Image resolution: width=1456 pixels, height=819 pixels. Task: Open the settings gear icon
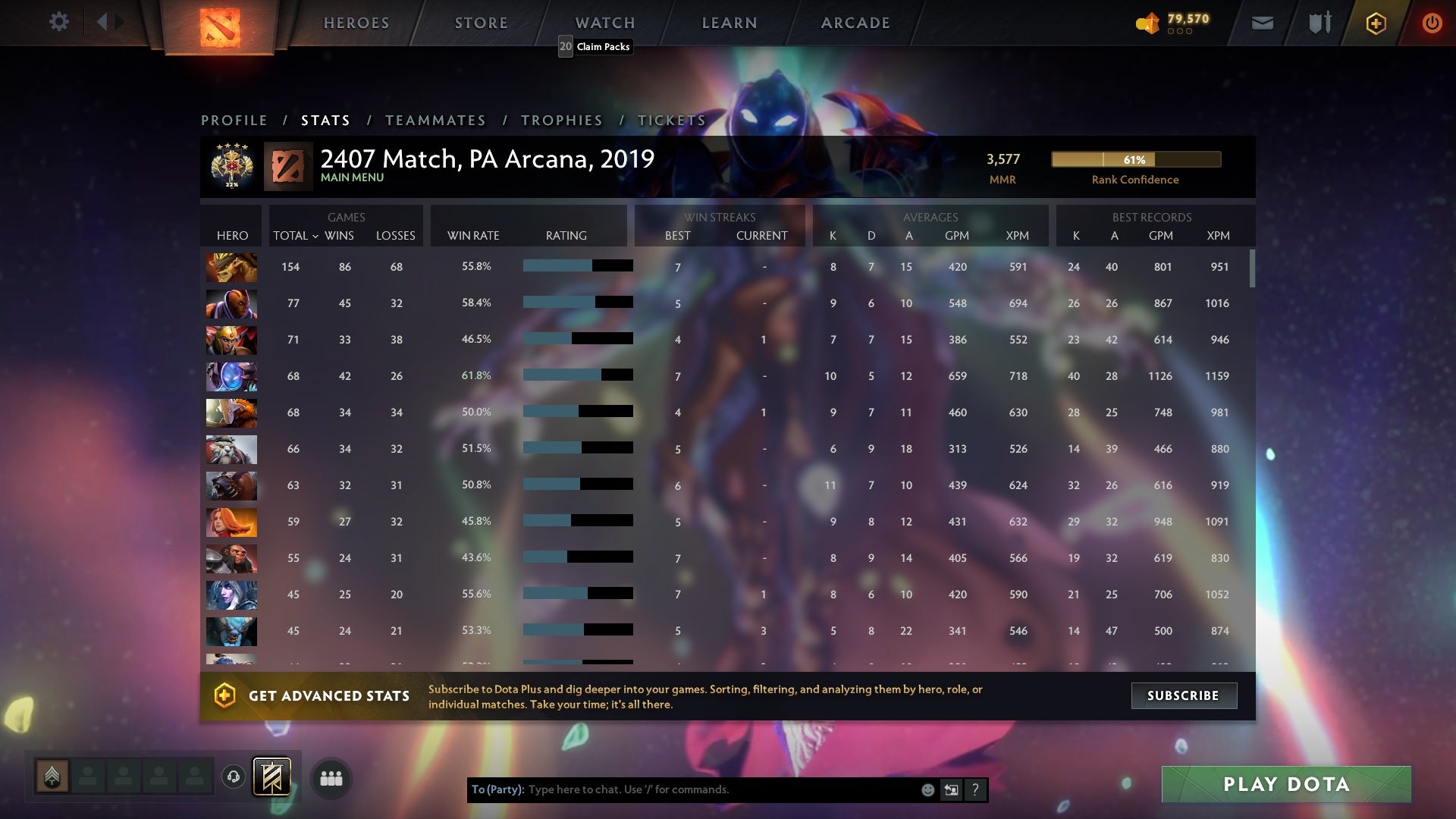point(59,22)
